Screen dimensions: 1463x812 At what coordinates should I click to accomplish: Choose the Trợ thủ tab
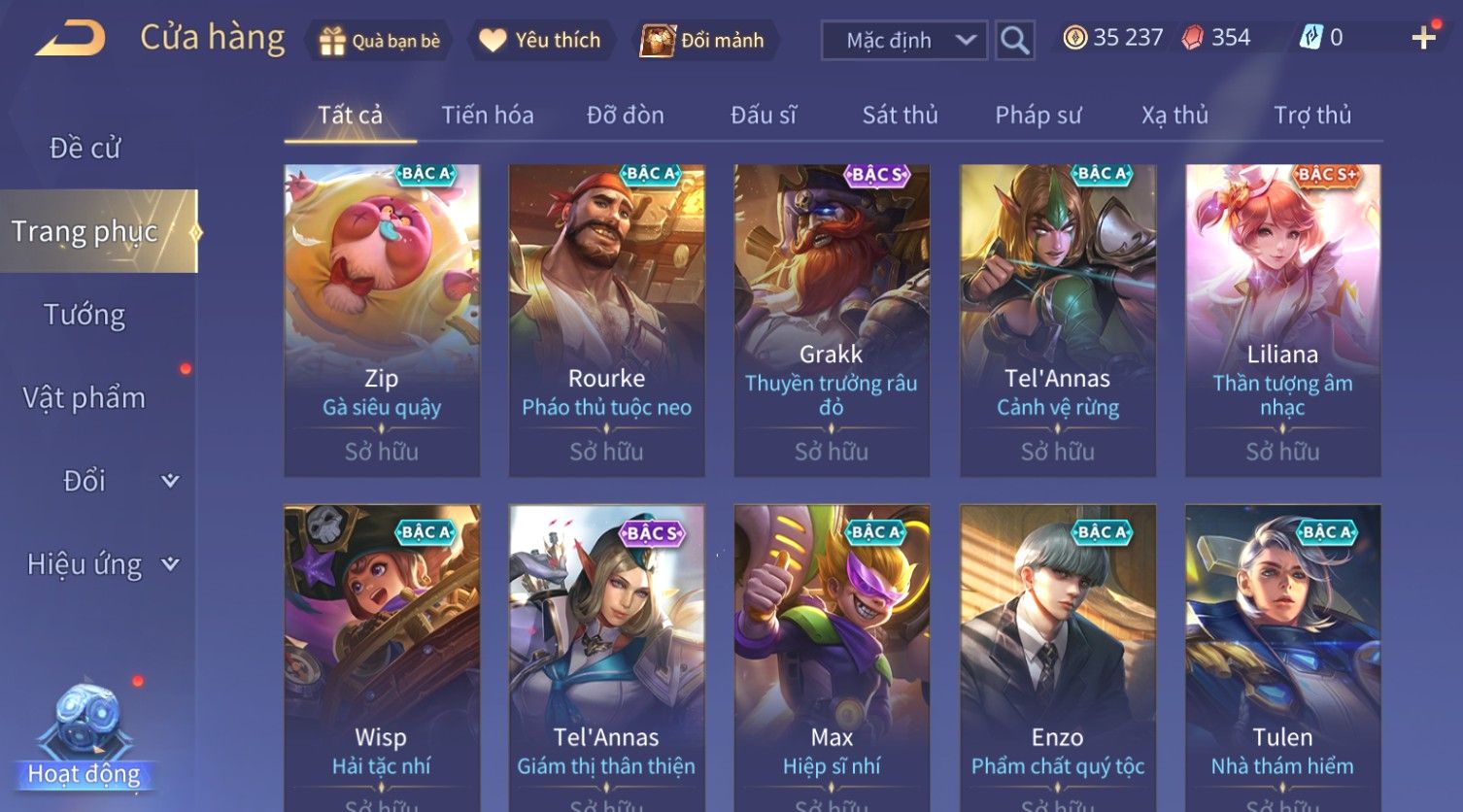[x=1312, y=116]
